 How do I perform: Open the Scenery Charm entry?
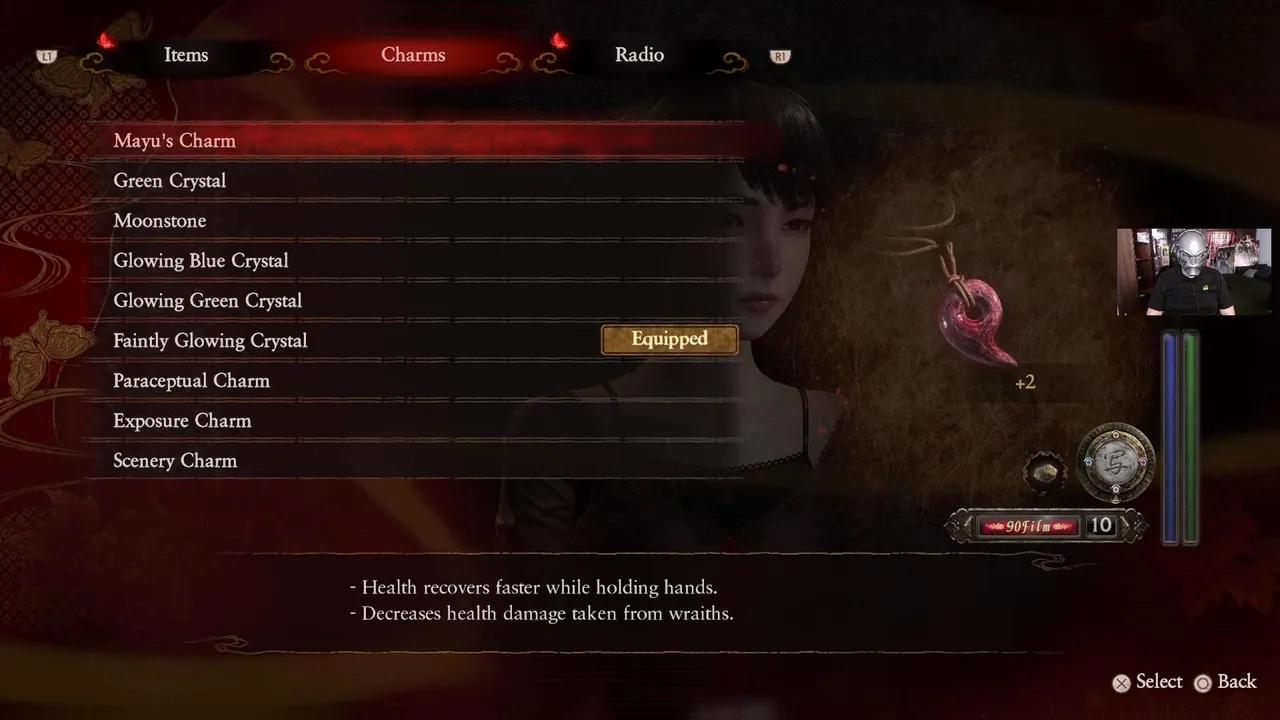coord(175,460)
